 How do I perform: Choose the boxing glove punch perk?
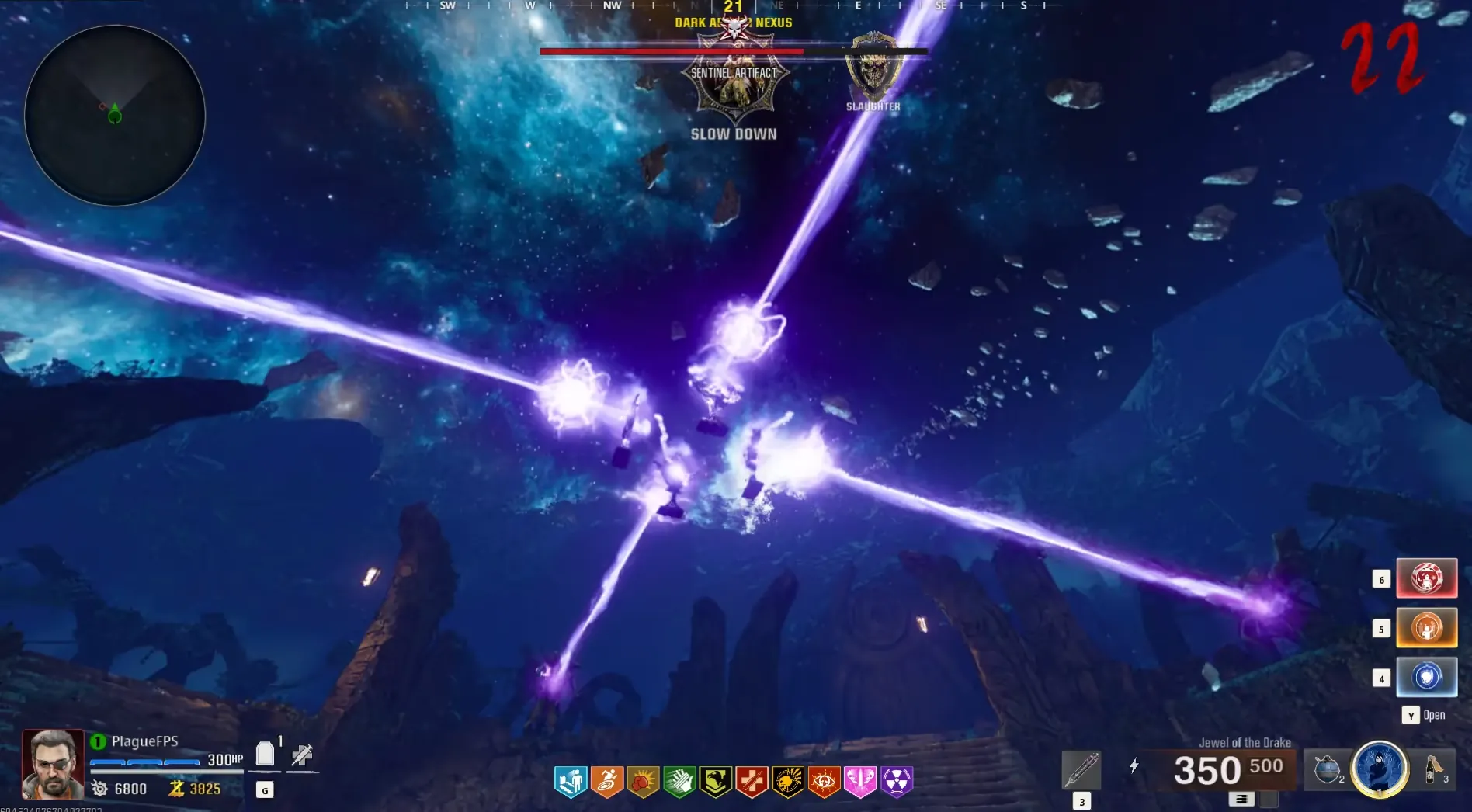(643, 782)
